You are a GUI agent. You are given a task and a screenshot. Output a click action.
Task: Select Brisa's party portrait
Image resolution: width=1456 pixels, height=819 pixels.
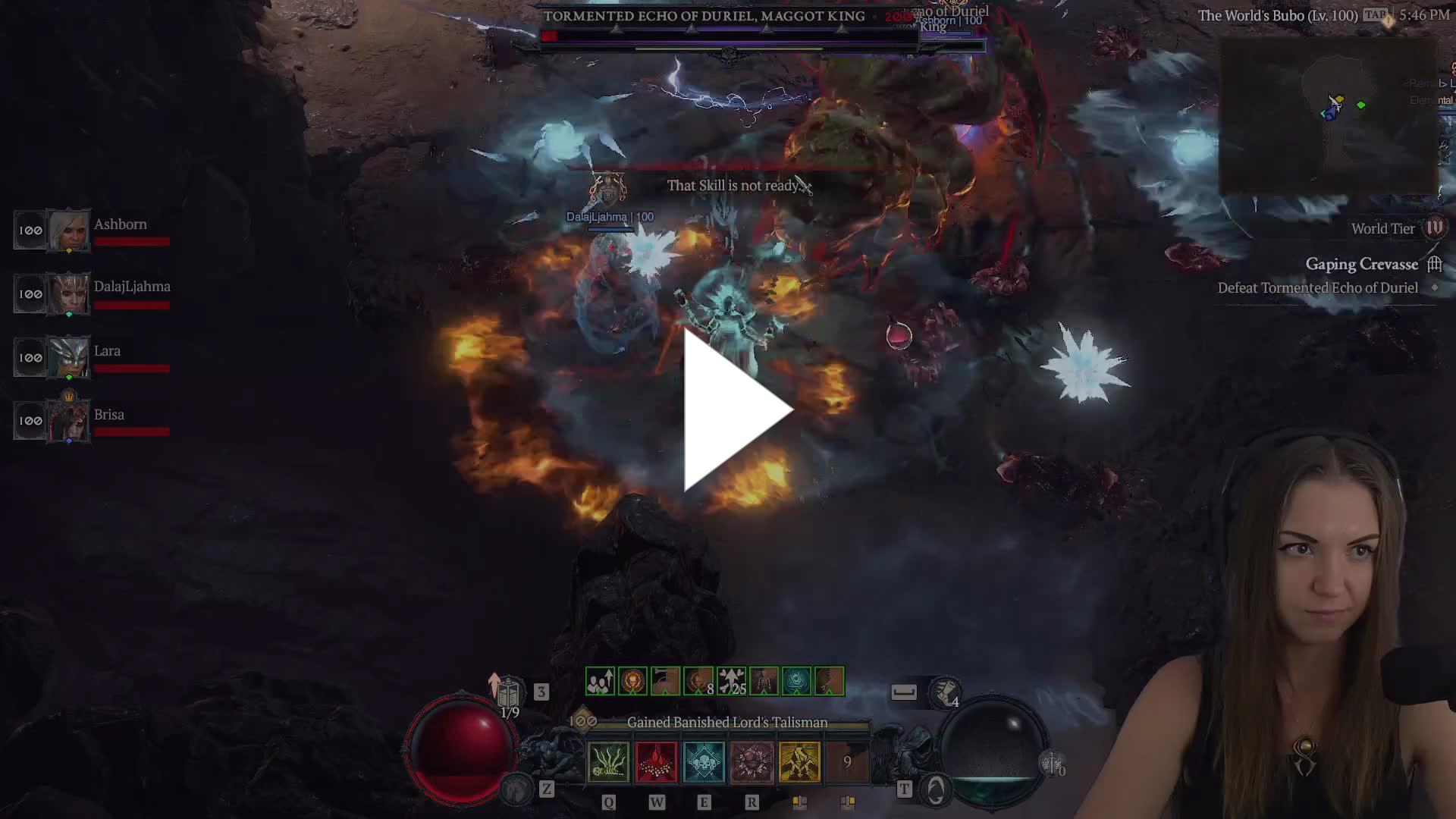tap(68, 420)
